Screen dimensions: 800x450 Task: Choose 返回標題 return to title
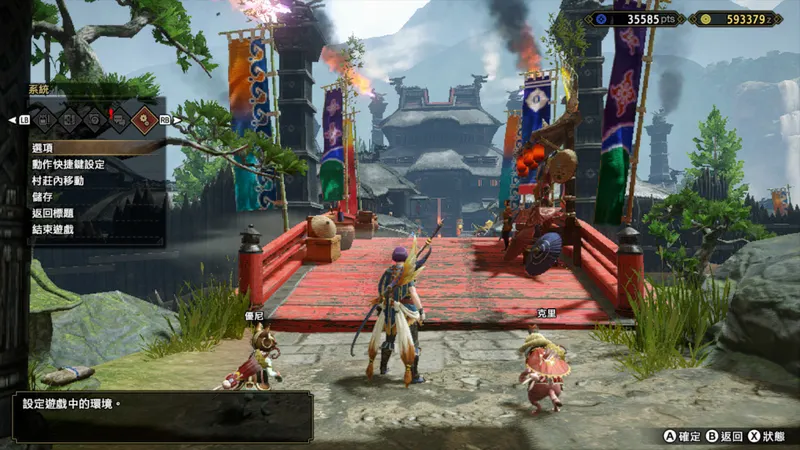click(54, 213)
